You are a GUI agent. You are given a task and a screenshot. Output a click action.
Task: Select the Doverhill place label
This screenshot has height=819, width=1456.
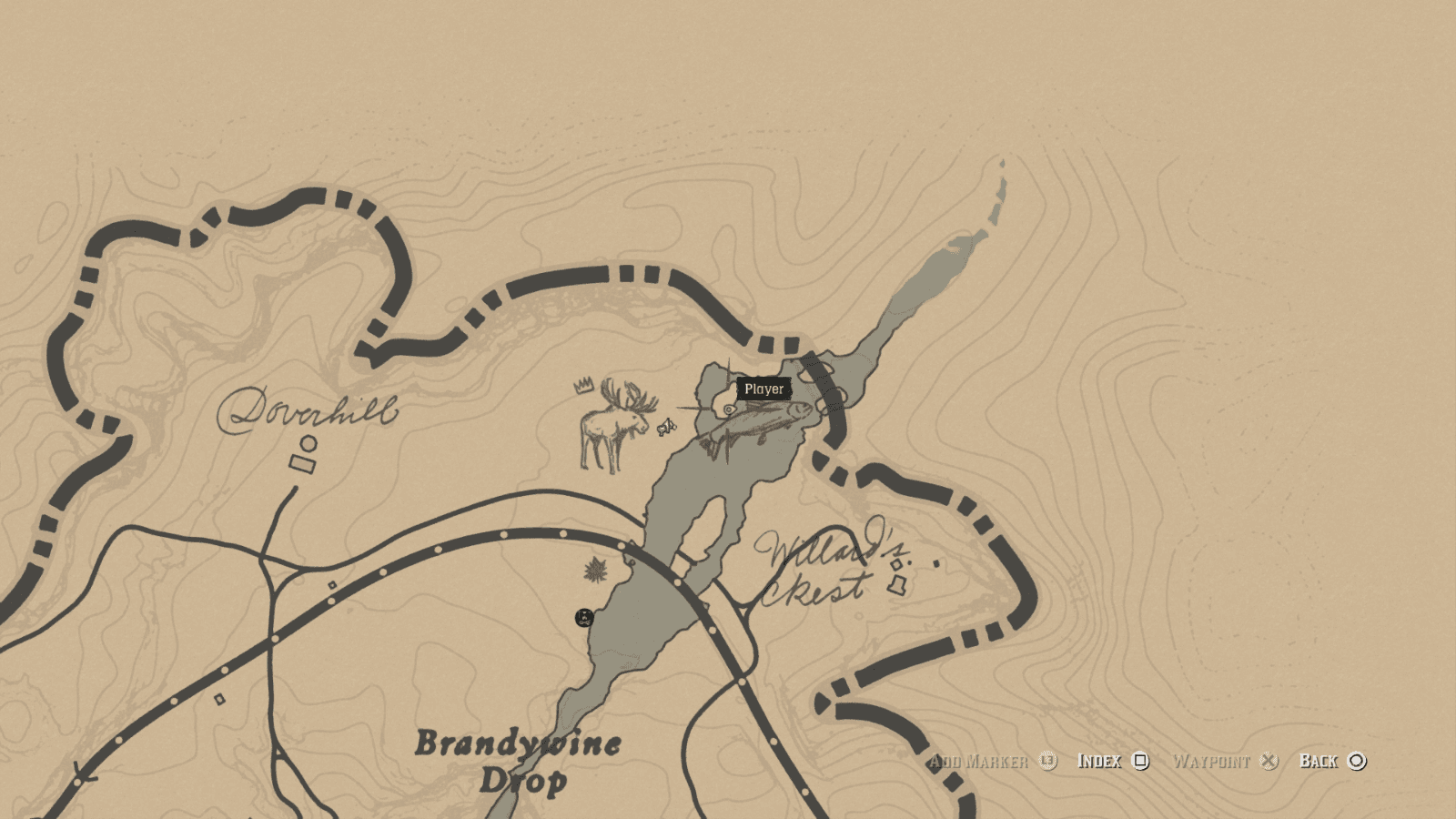pyautogui.click(x=314, y=409)
